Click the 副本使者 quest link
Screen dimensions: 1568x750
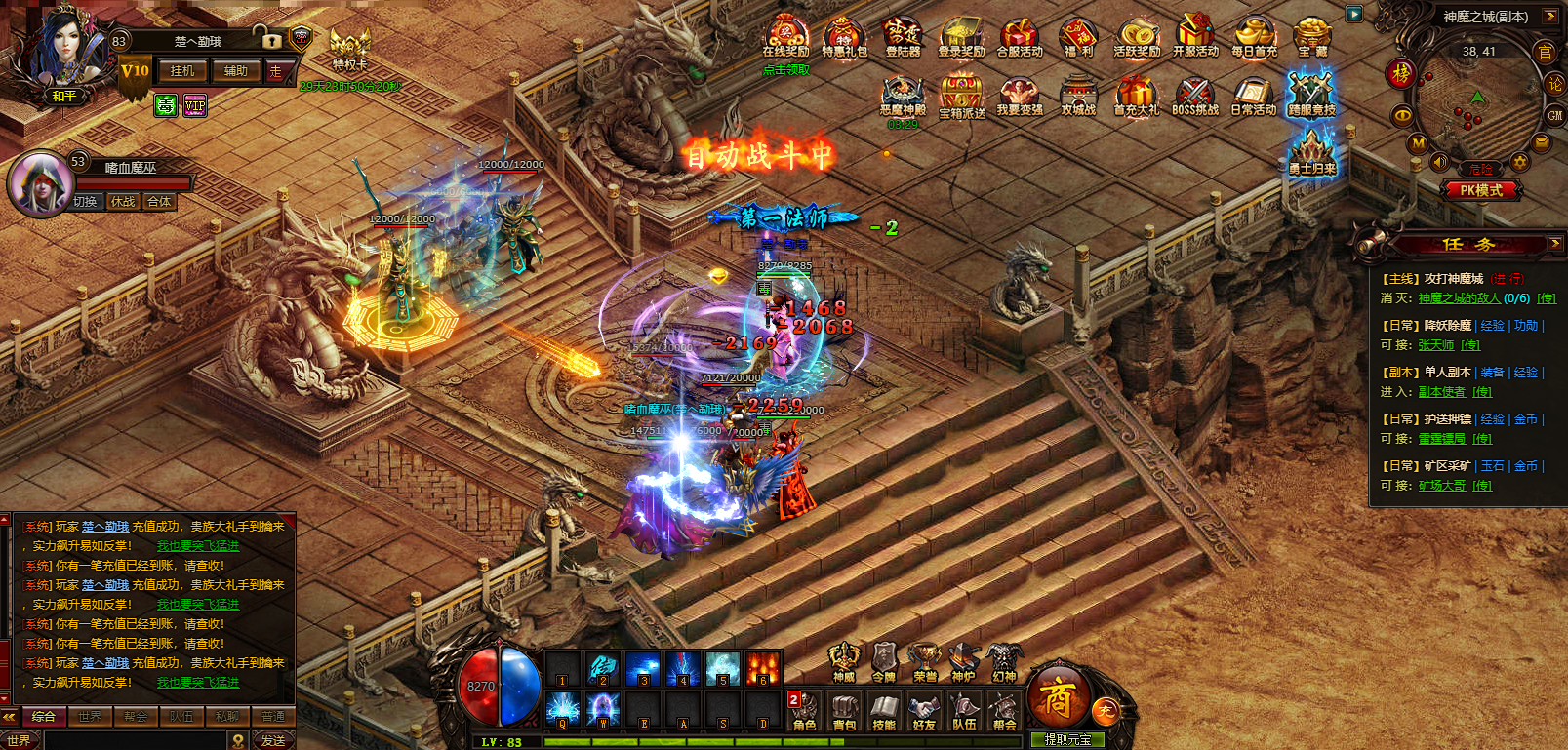[x=1441, y=392]
